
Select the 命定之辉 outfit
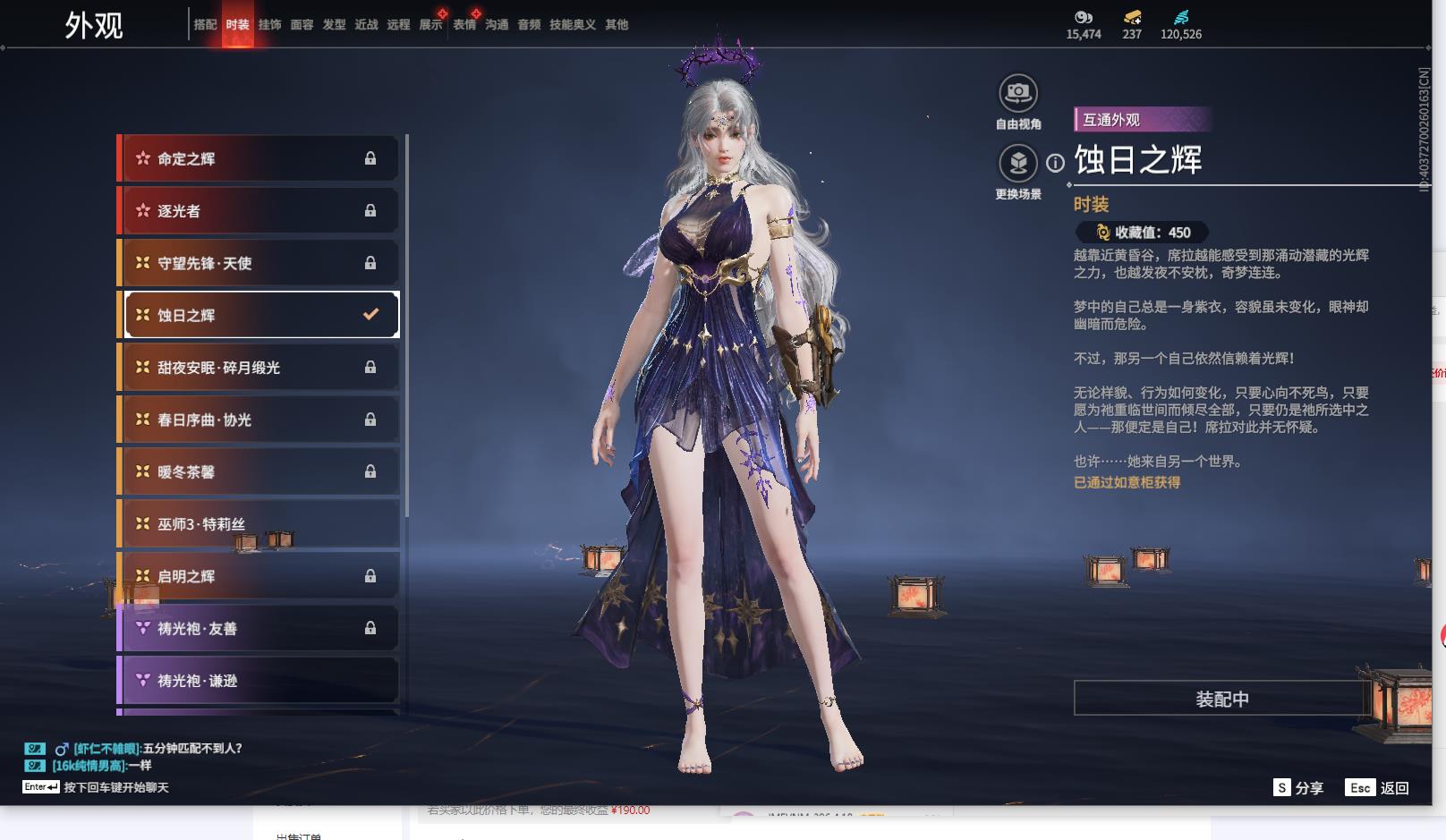(258, 158)
